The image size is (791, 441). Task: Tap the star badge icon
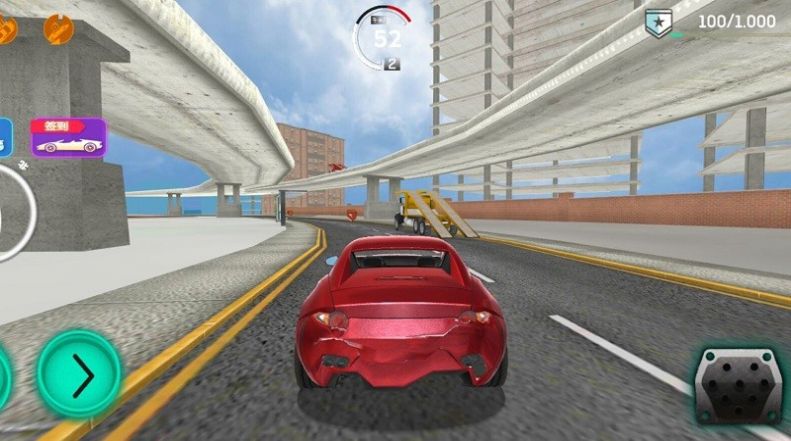[x=658, y=23]
